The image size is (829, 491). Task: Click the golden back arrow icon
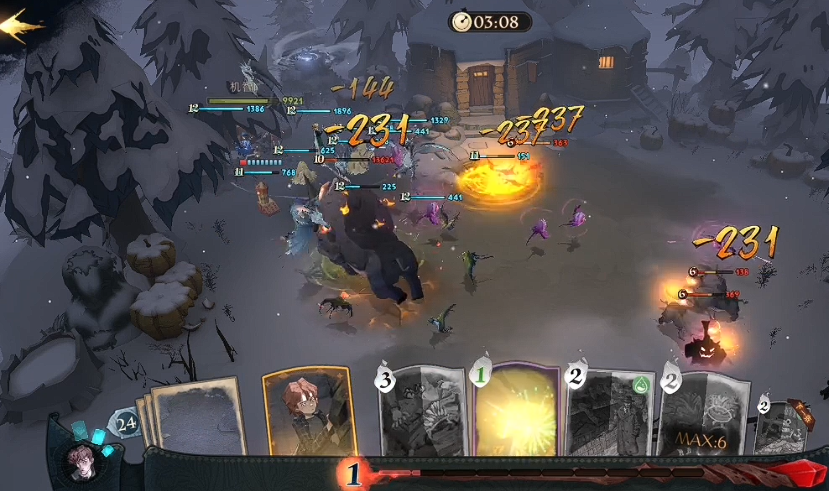click(x=20, y=22)
